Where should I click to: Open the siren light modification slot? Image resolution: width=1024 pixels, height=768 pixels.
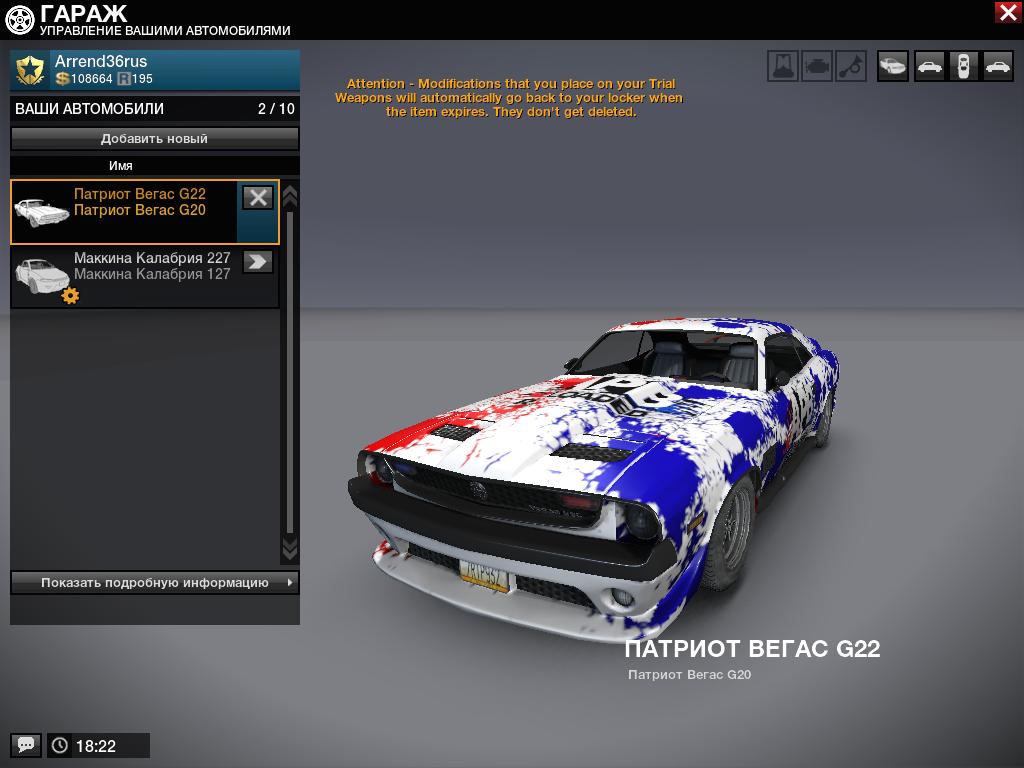pyautogui.click(x=783, y=66)
